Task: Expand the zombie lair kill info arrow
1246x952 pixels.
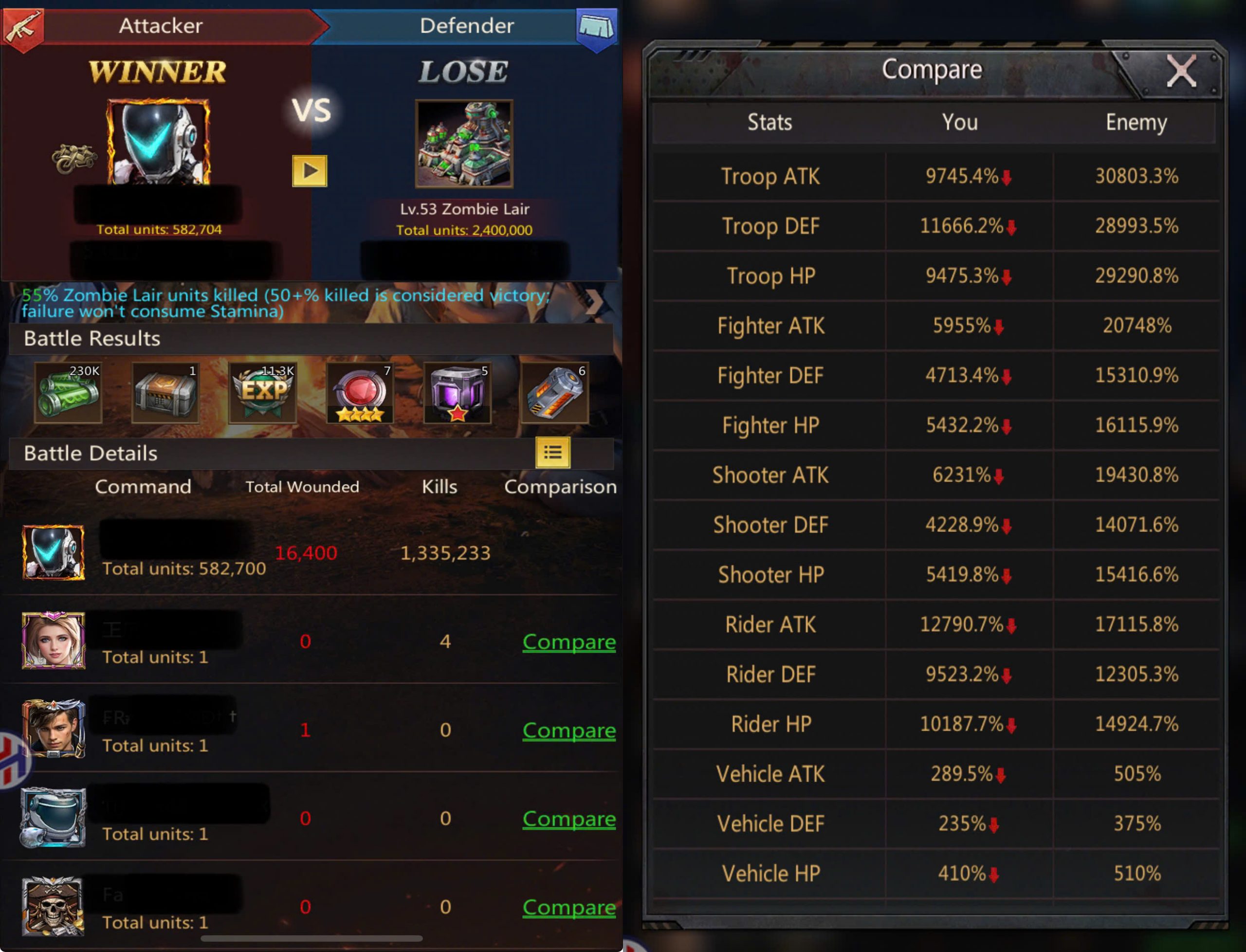Action: pyautogui.click(x=594, y=302)
